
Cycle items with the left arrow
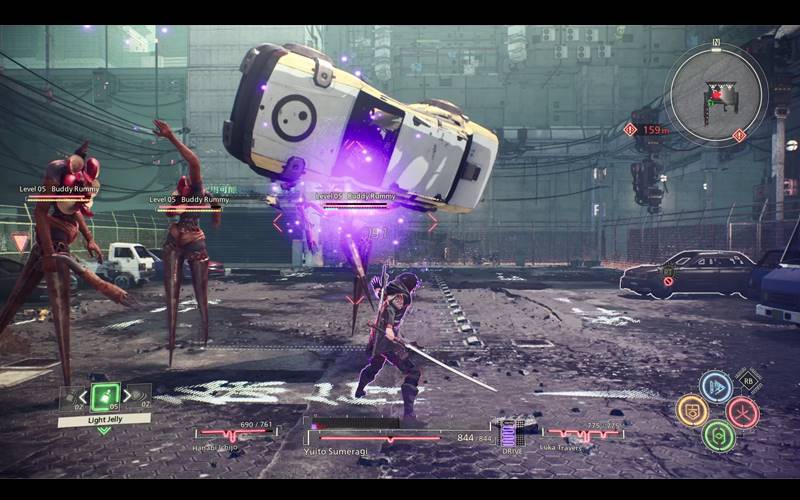tap(82, 395)
